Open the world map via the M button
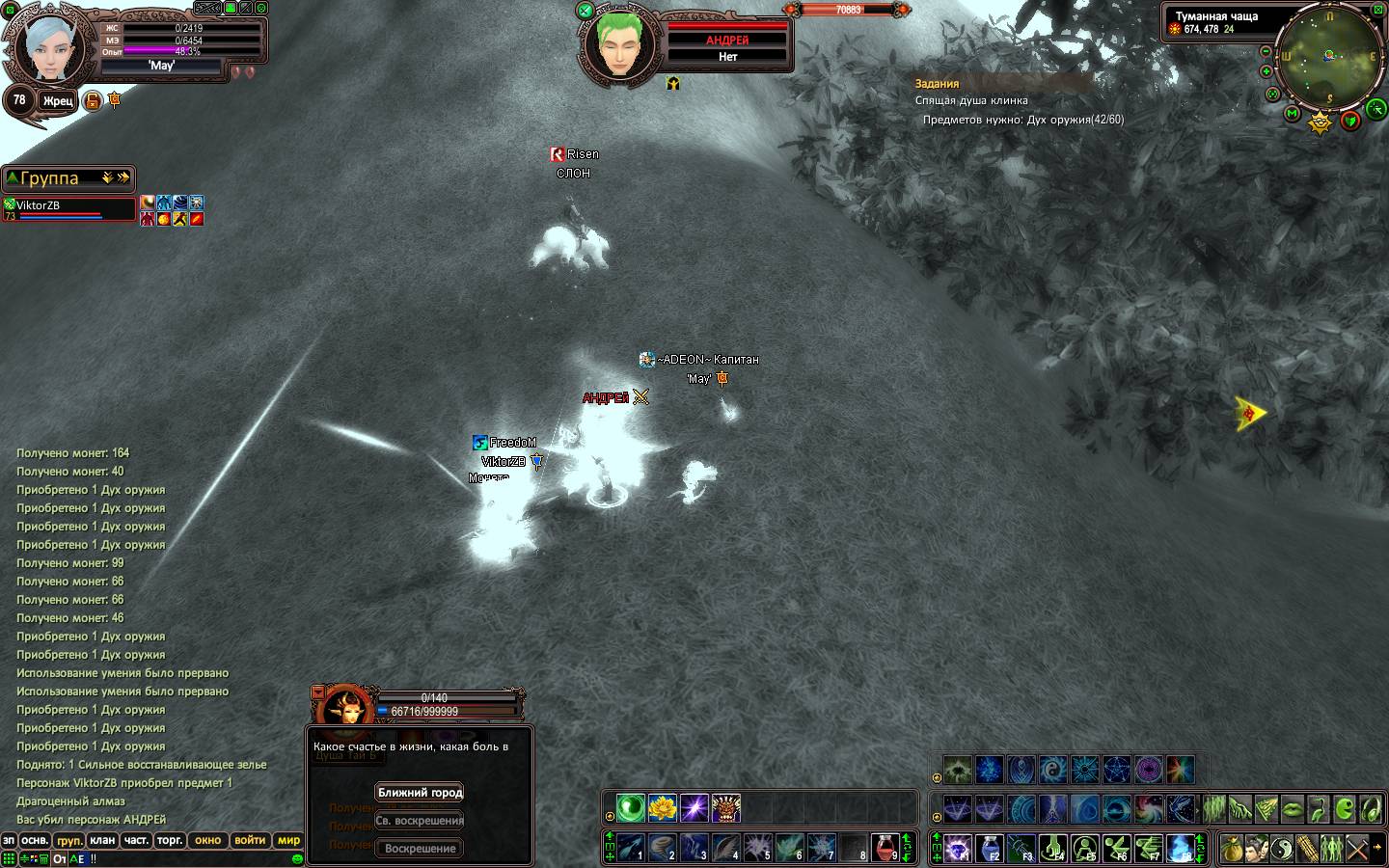Viewport: 1389px width, 868px height. tap(1293, 114)
